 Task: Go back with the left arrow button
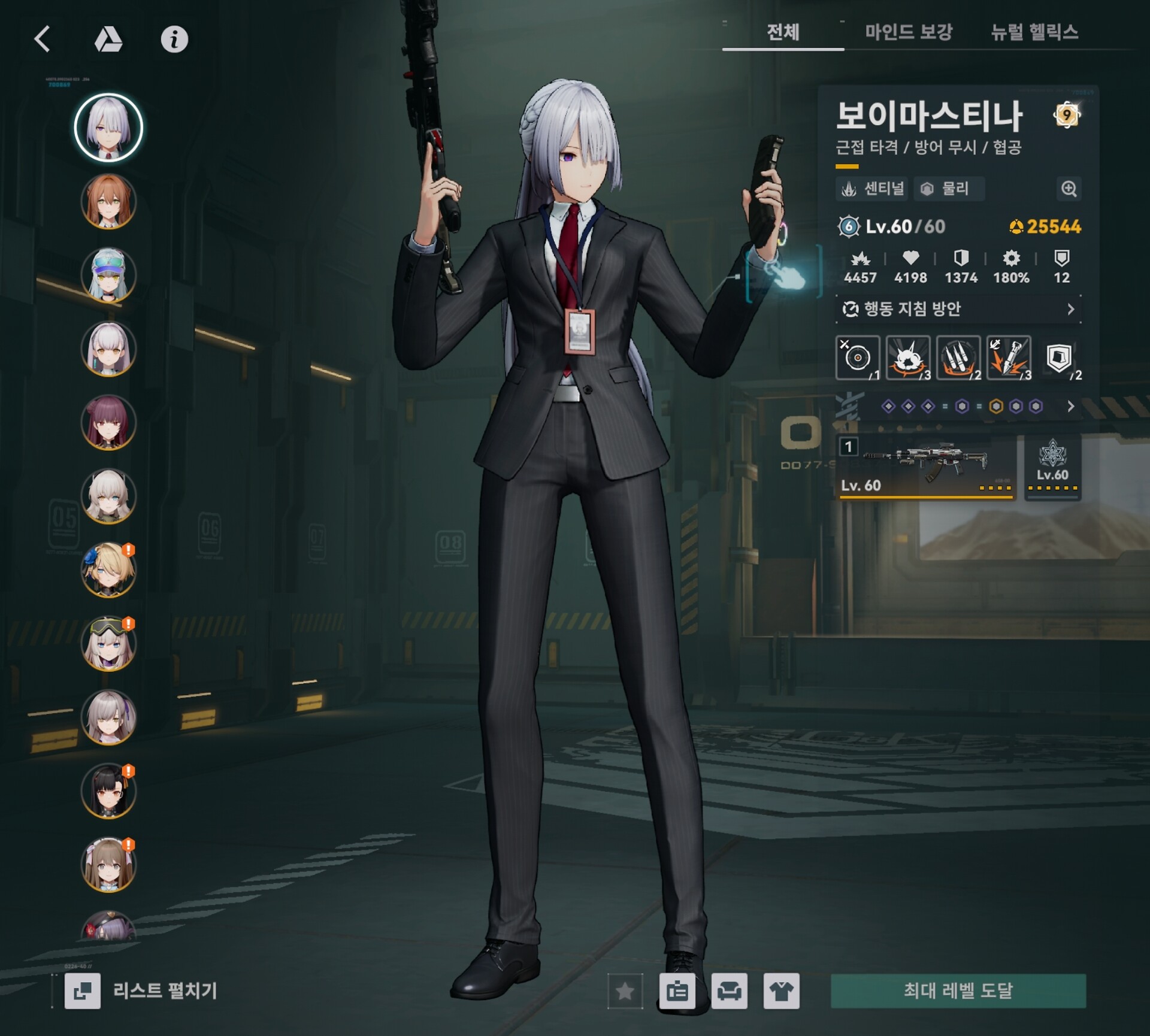pyautogui.click(x=43, y=40)
